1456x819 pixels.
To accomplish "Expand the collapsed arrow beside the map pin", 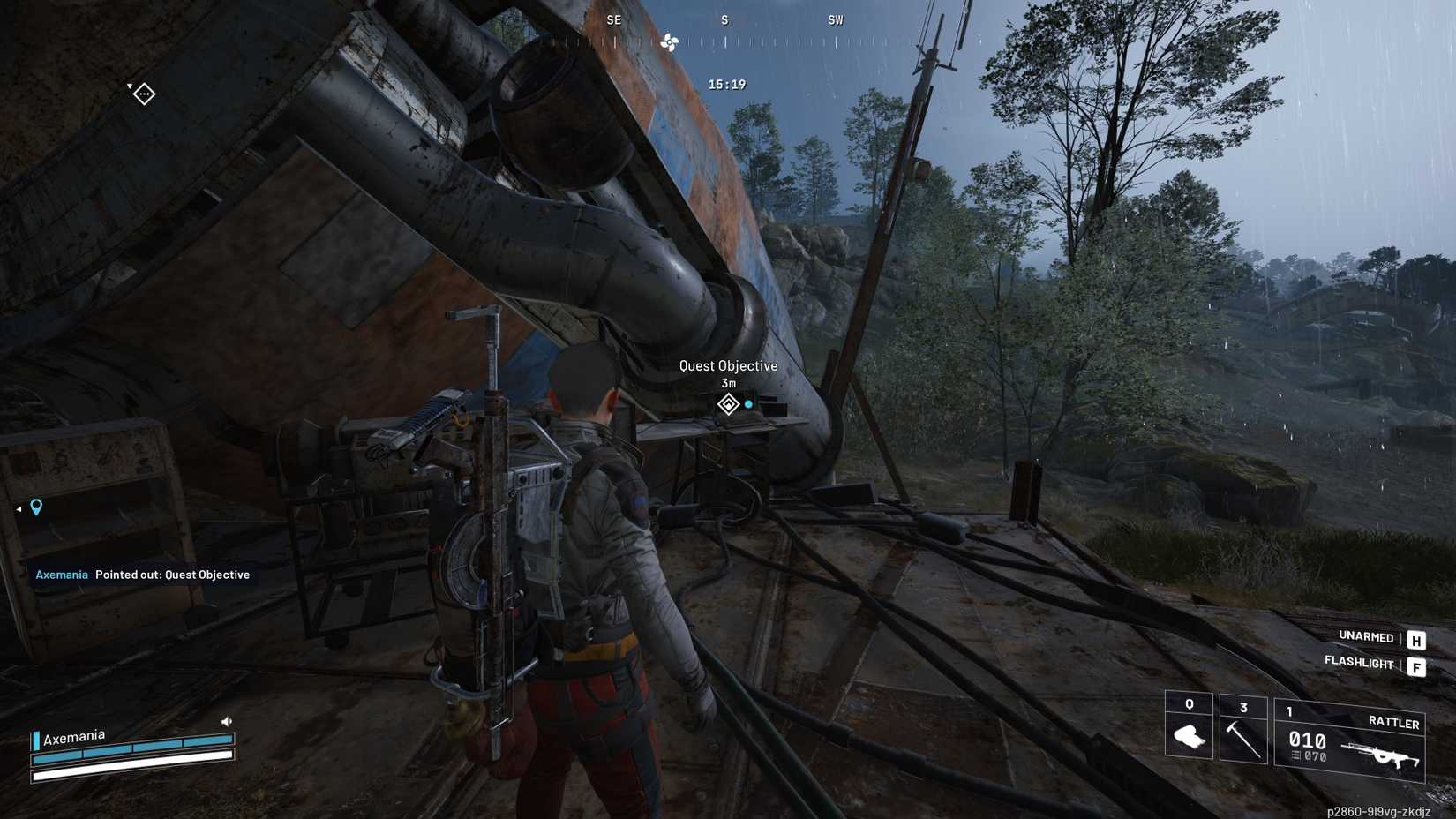I will click(x=18, y=507).
